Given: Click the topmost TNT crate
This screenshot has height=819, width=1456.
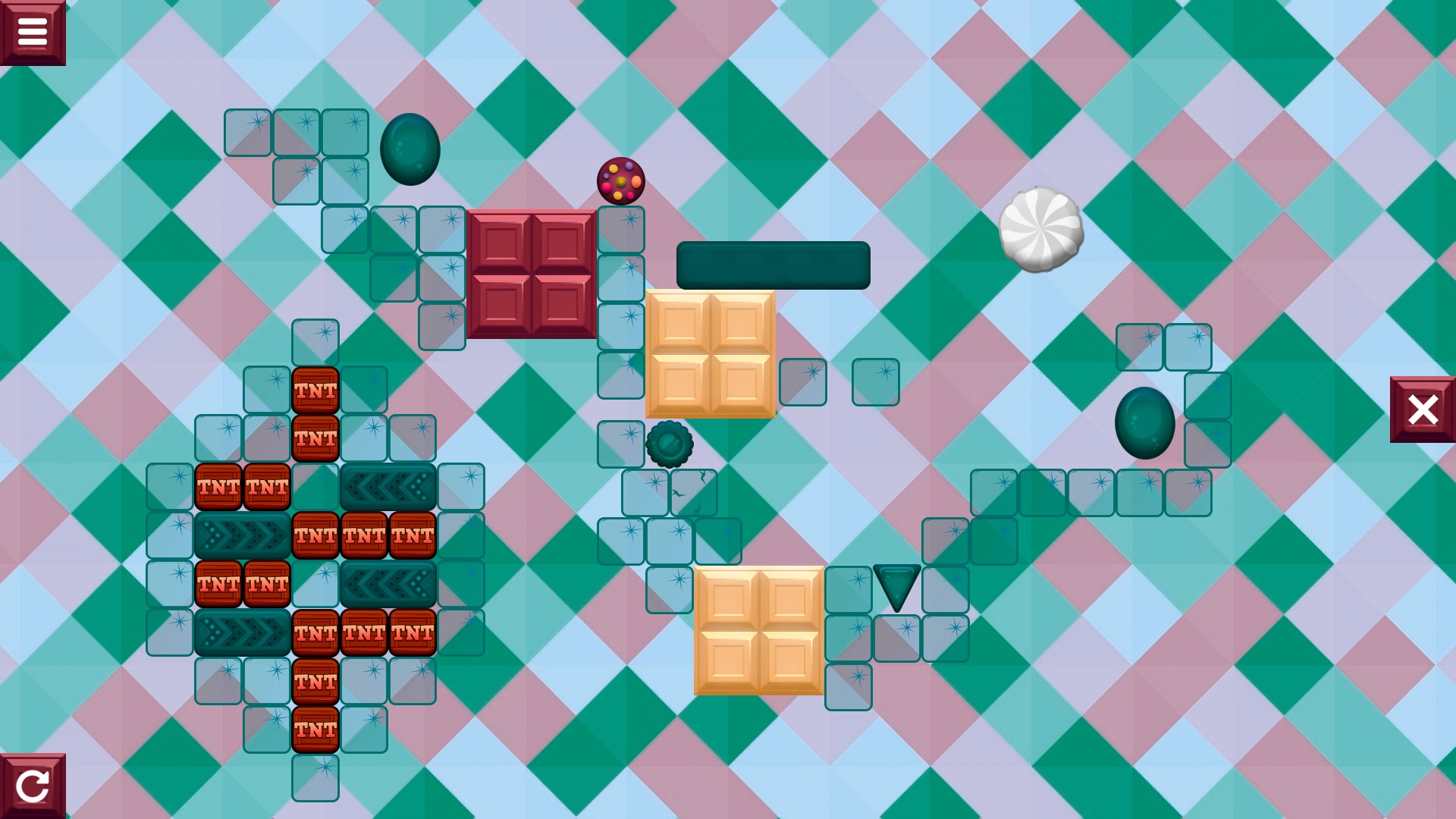Looking at the screenshot, I should point(315,389).
